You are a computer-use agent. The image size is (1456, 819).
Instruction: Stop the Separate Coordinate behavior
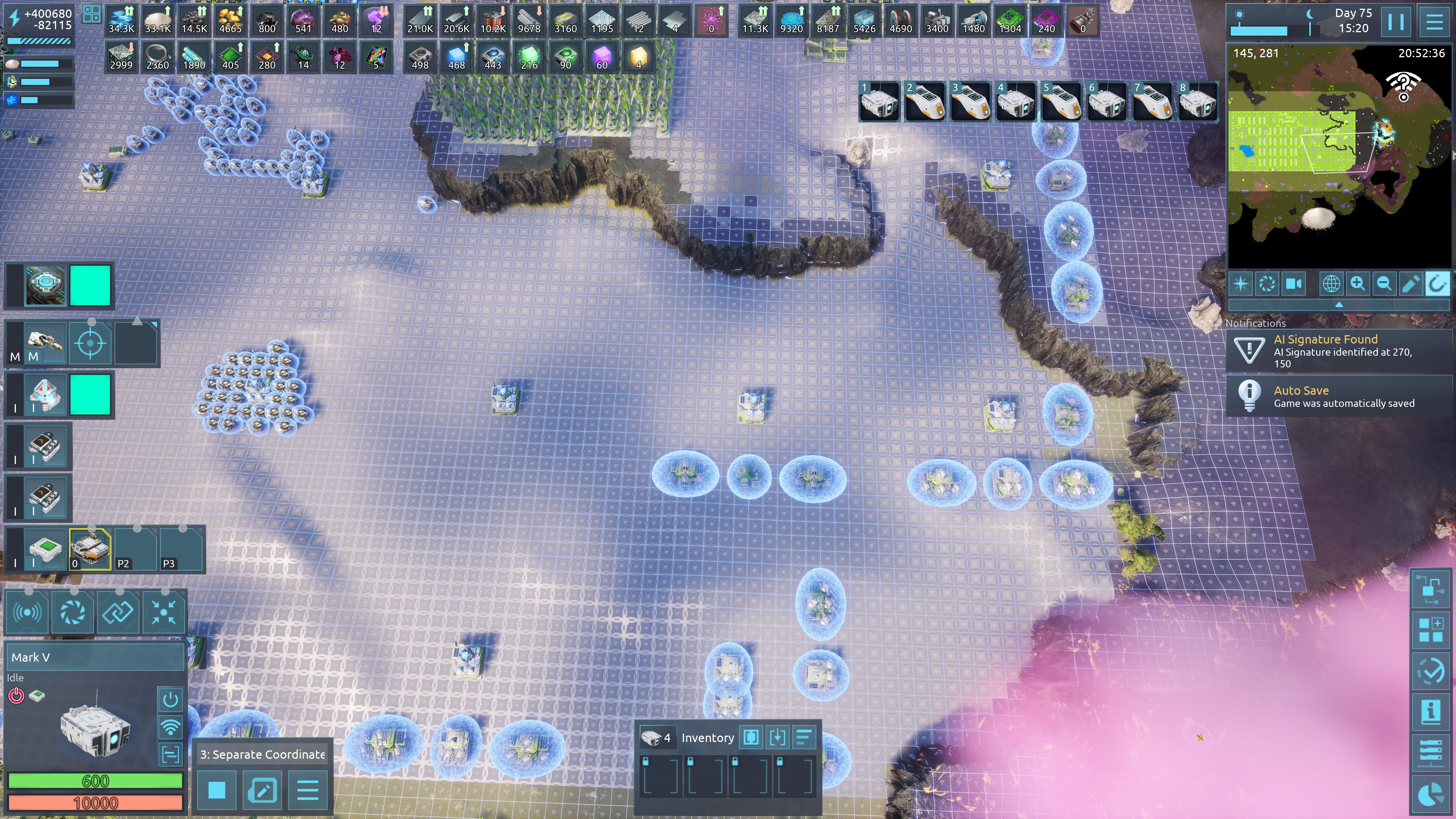coord(217,789)
